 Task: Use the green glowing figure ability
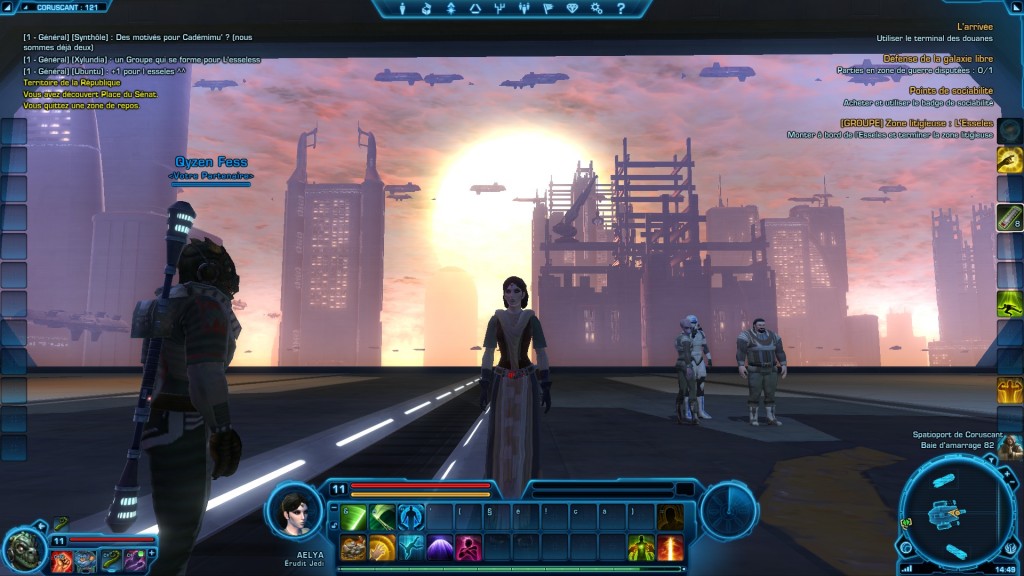click(642, 547)
